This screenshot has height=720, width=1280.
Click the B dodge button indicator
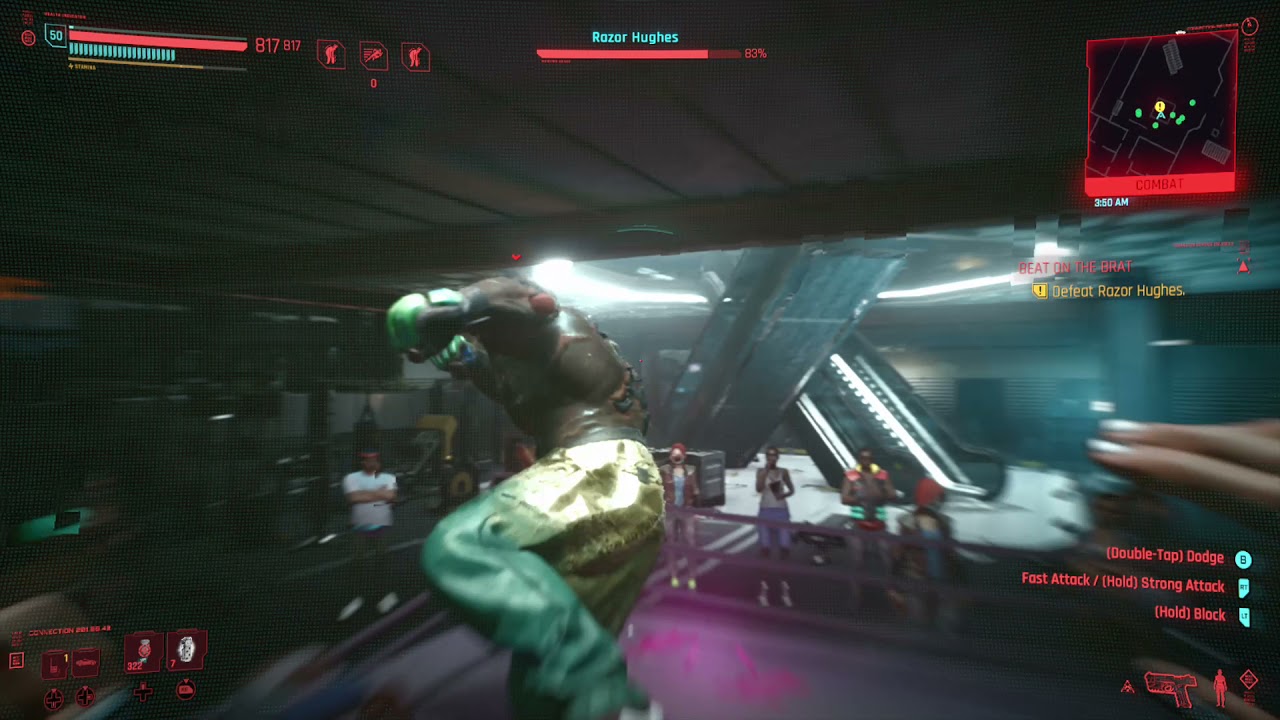point(1244,557)
